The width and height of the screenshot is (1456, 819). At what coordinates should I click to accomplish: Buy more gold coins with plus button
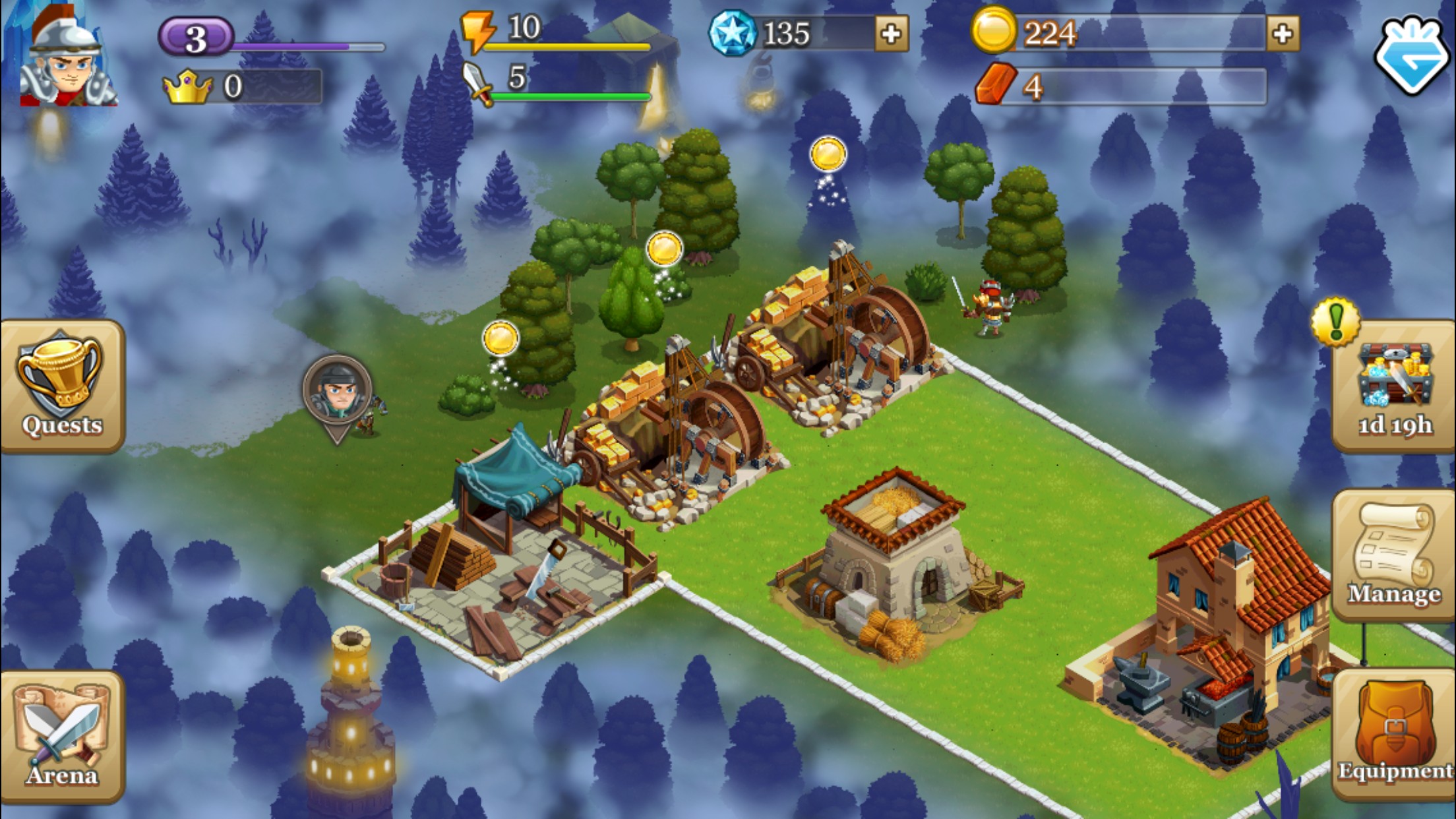tap(1282, 34)
